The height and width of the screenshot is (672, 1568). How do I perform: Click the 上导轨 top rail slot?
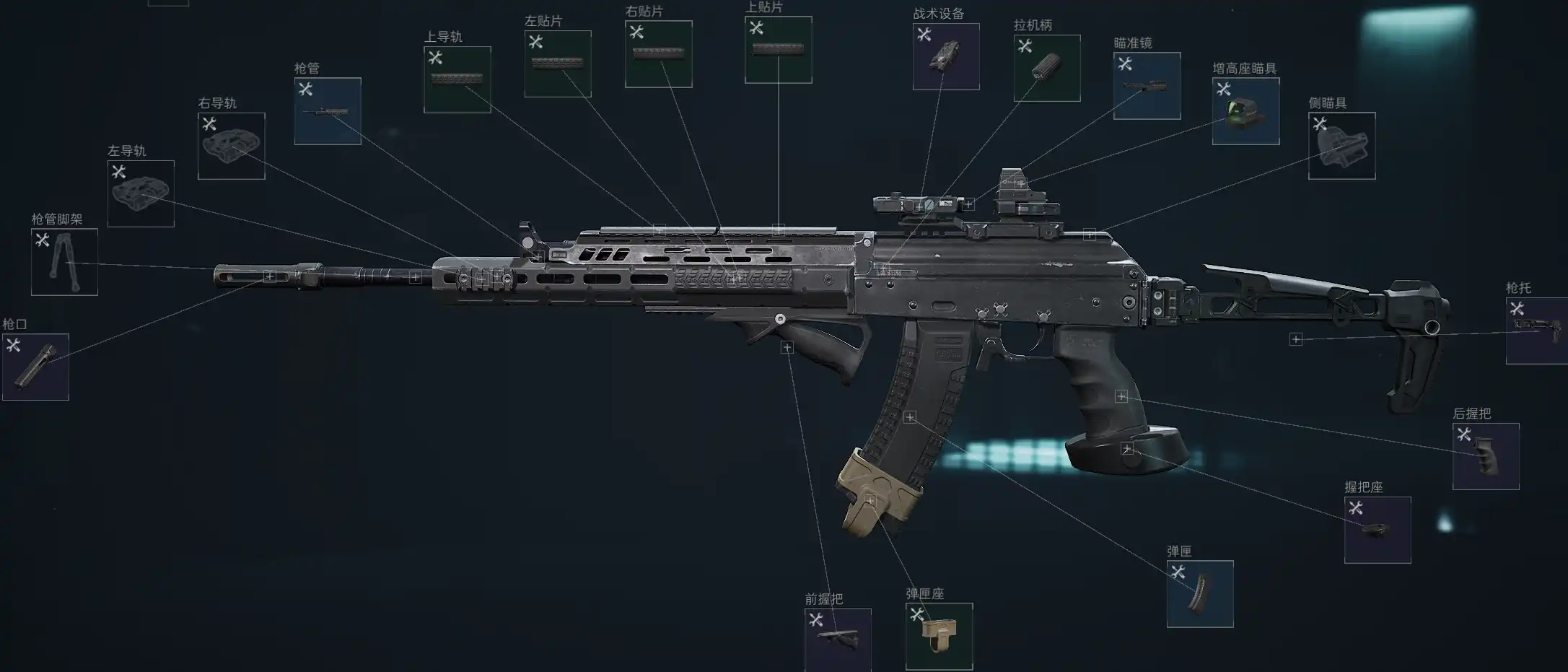click(457, 79)
